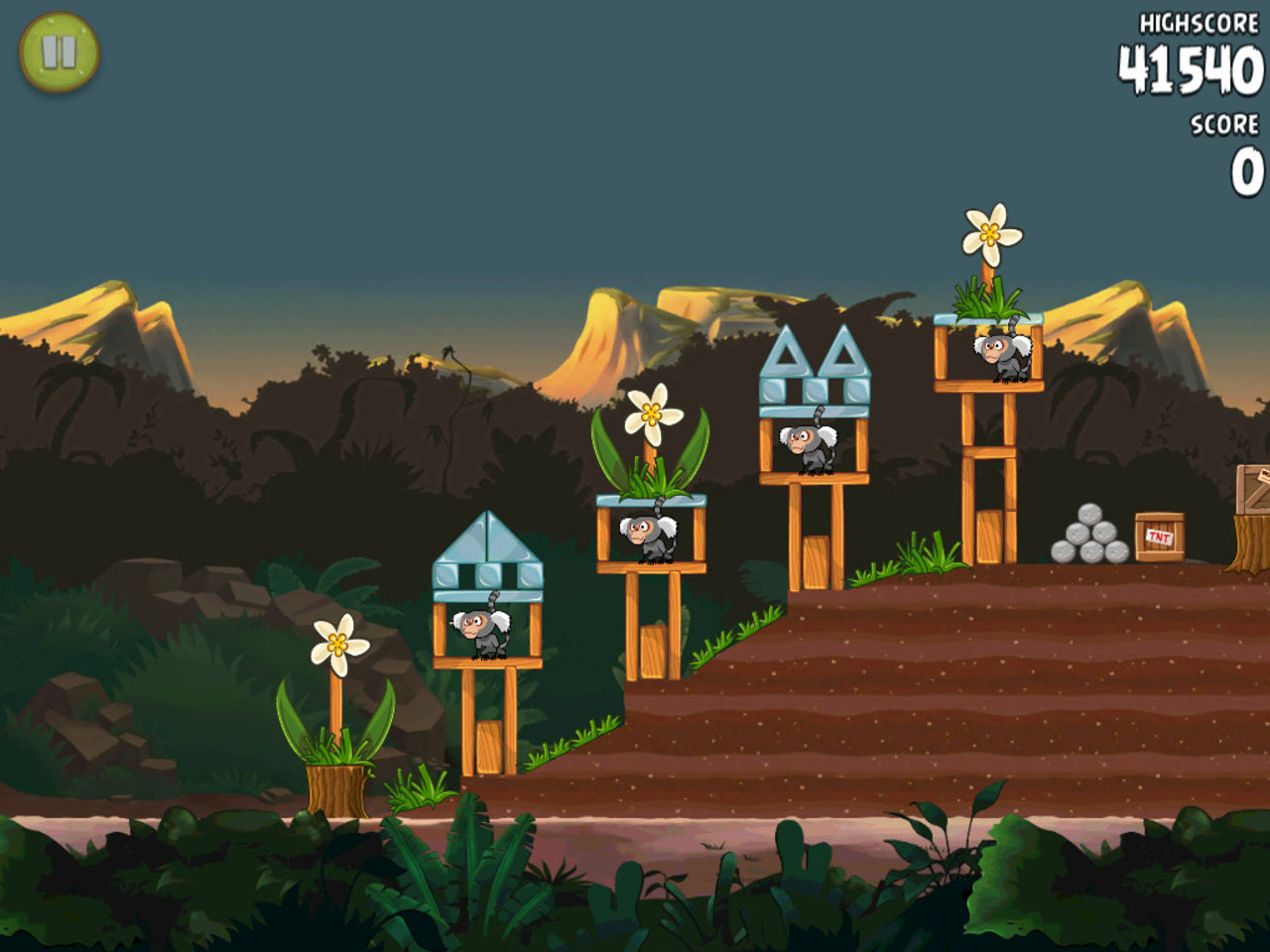Select the pile of stone boulders
Viewport: 1270px width, 952px height.
[x=1089, y=538]
